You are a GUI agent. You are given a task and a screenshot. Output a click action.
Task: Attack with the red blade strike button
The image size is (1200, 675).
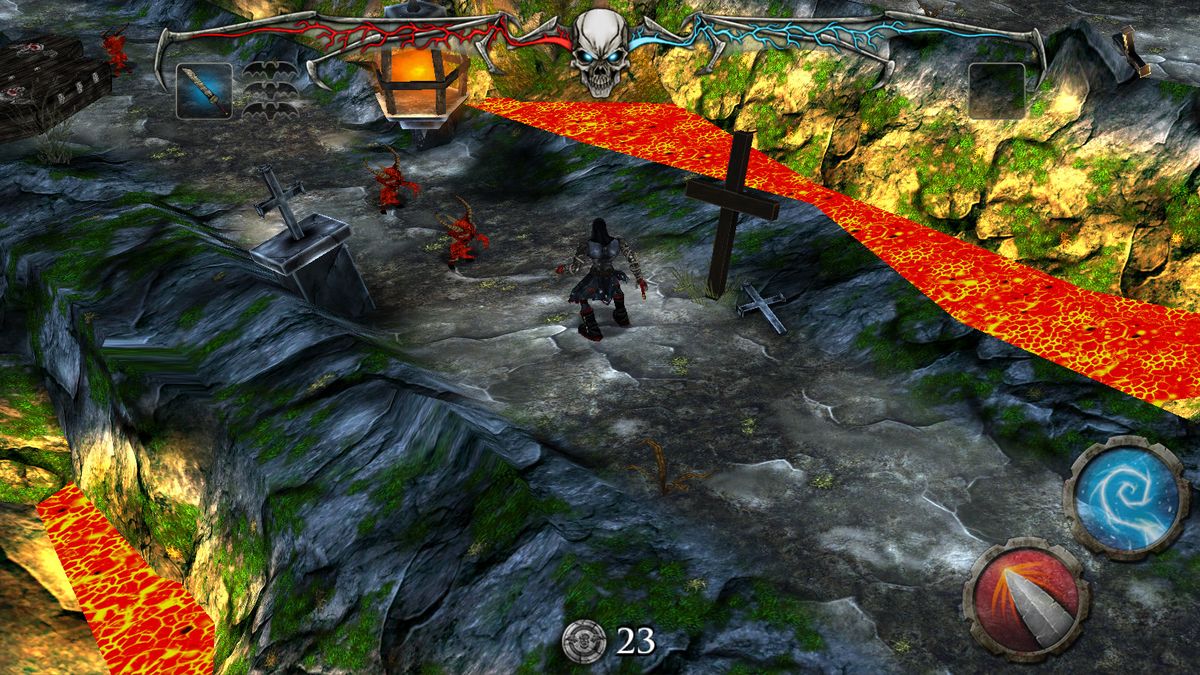tap(1025, 599)
